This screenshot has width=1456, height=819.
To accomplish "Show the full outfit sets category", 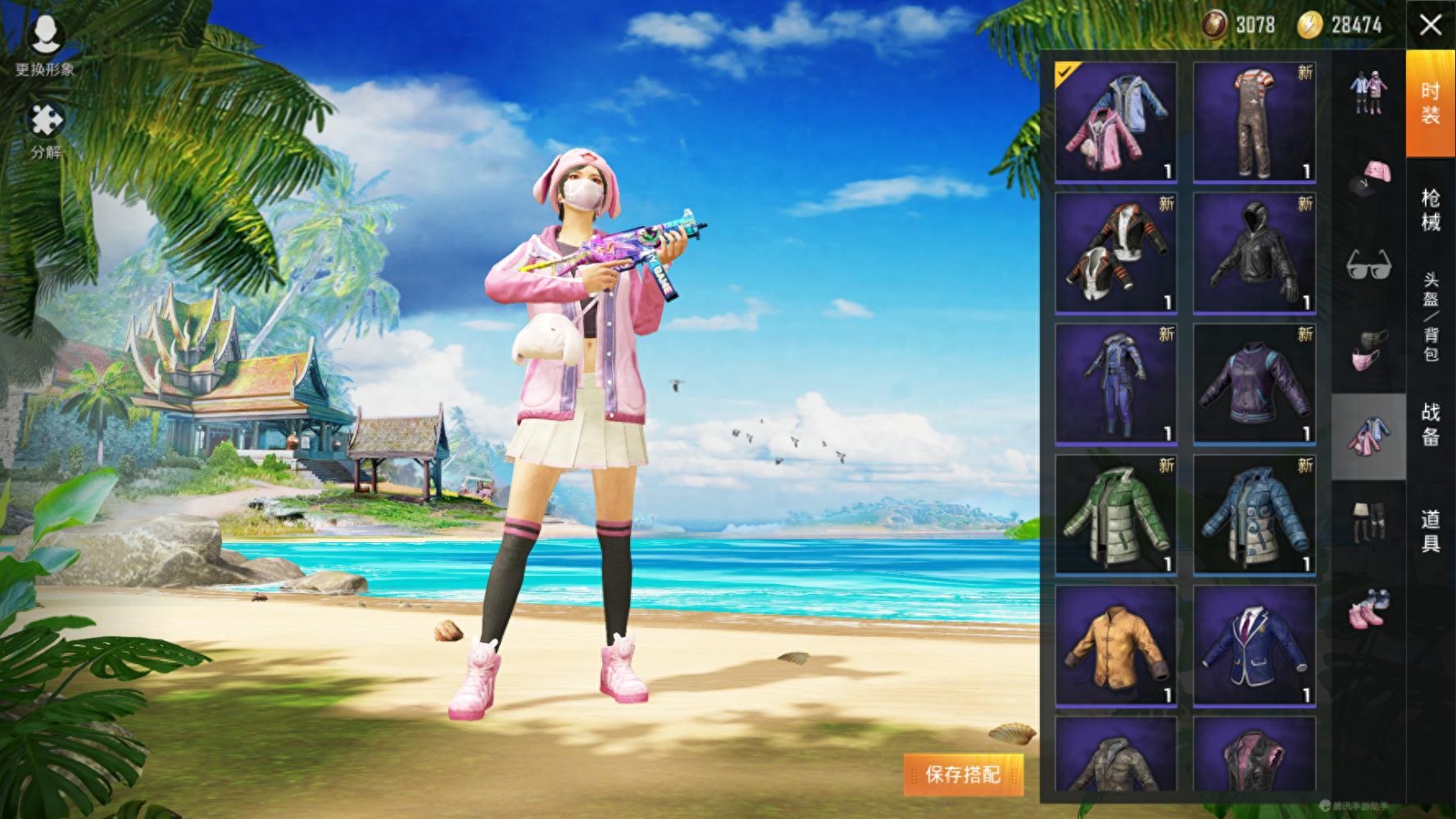I will 1368,93.
